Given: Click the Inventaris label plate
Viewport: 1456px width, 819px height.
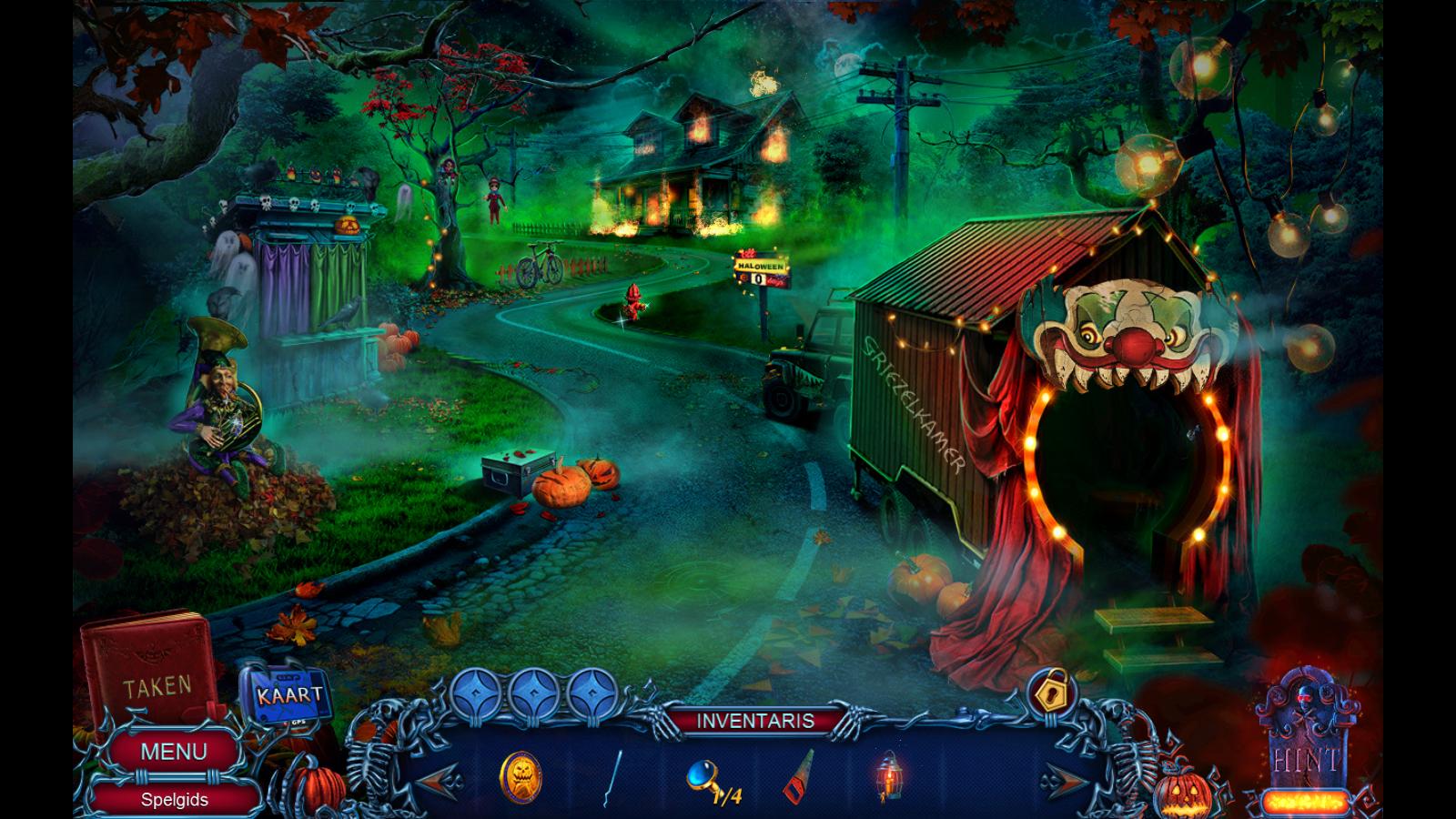Looking at the screenshot, I should coord(755,721).
